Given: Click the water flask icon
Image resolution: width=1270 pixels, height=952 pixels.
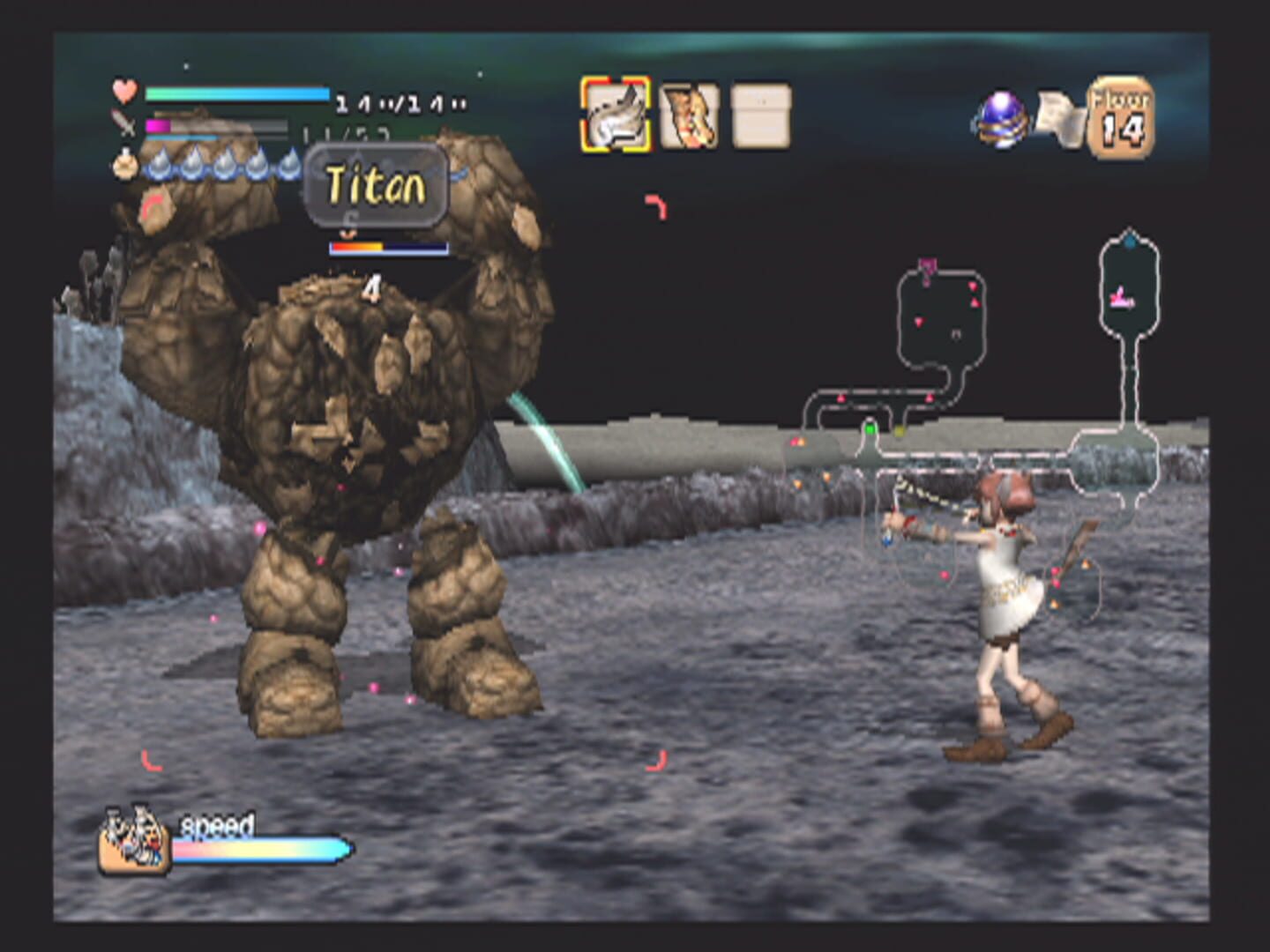Looking at the screenshot, I should coord(124,166).
